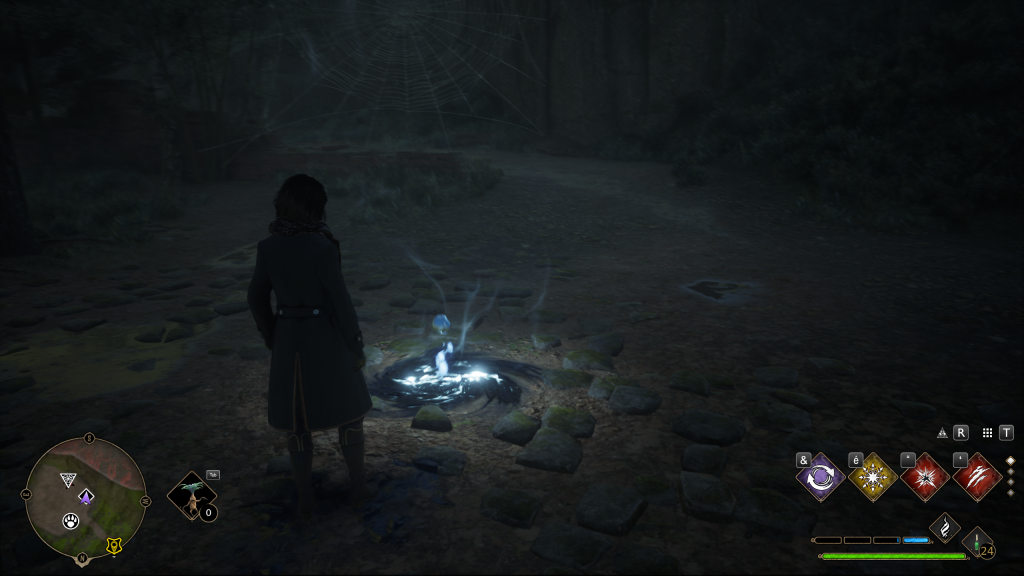Select the purple swirling arrows spell slot
1024x576 pixels.
821,477
